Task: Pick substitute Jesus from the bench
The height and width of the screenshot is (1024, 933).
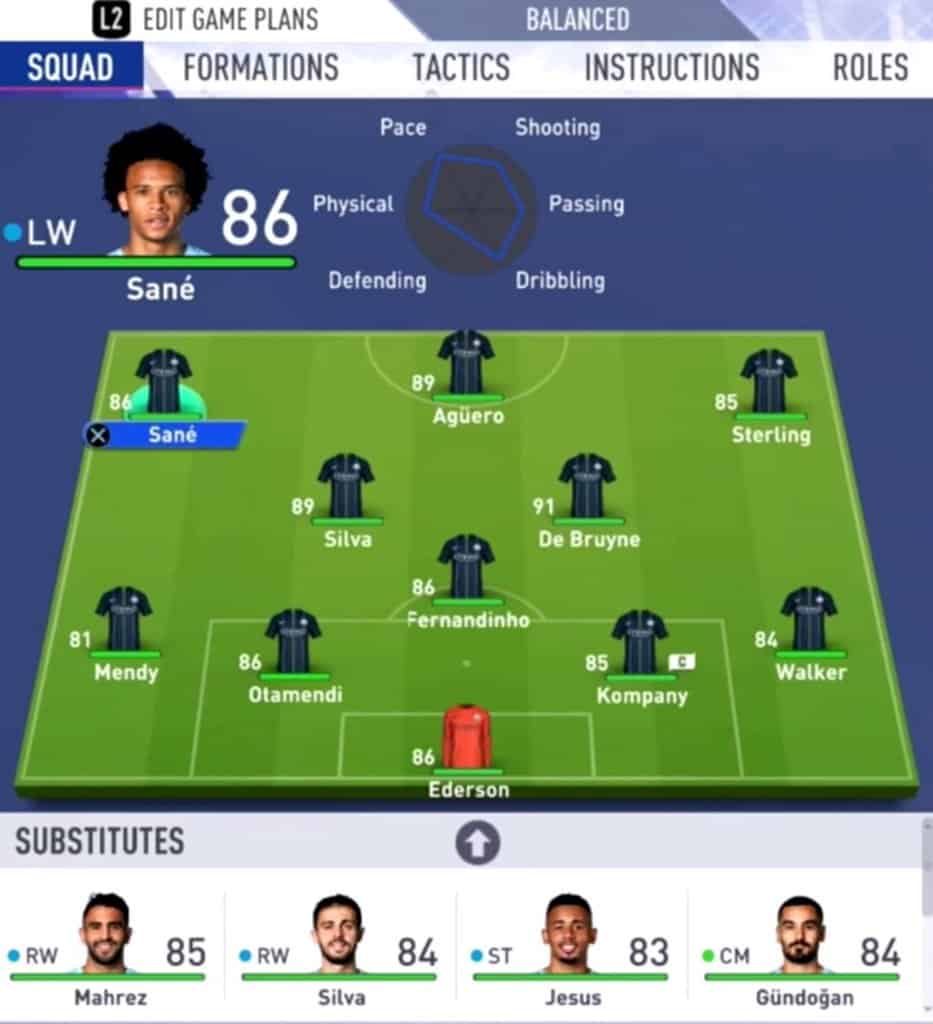Action: point(570,943)
